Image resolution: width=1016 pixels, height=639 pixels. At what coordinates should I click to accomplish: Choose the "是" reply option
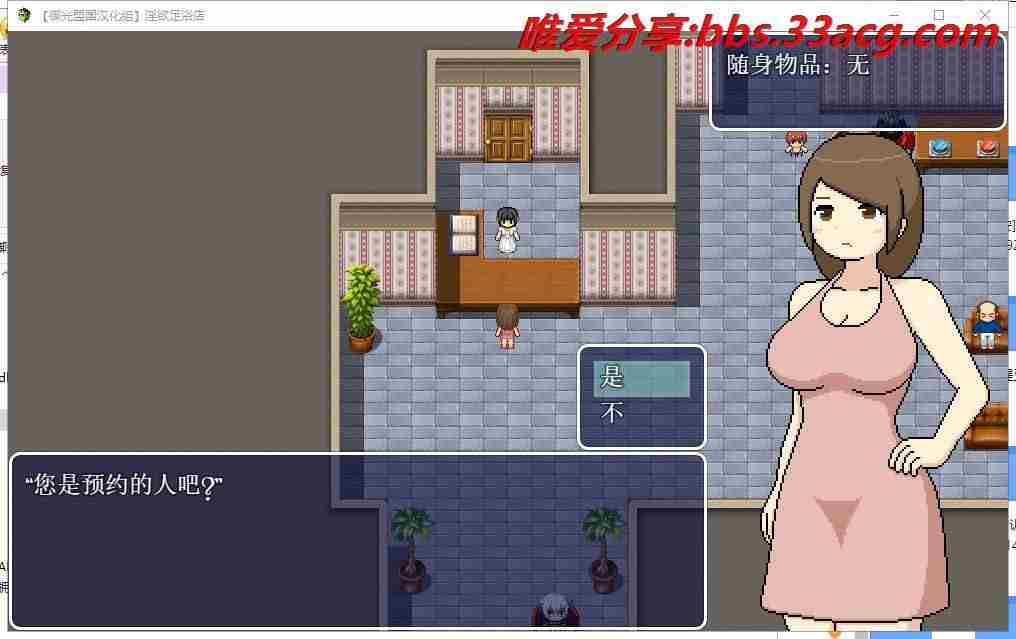(x=641, y=378)
